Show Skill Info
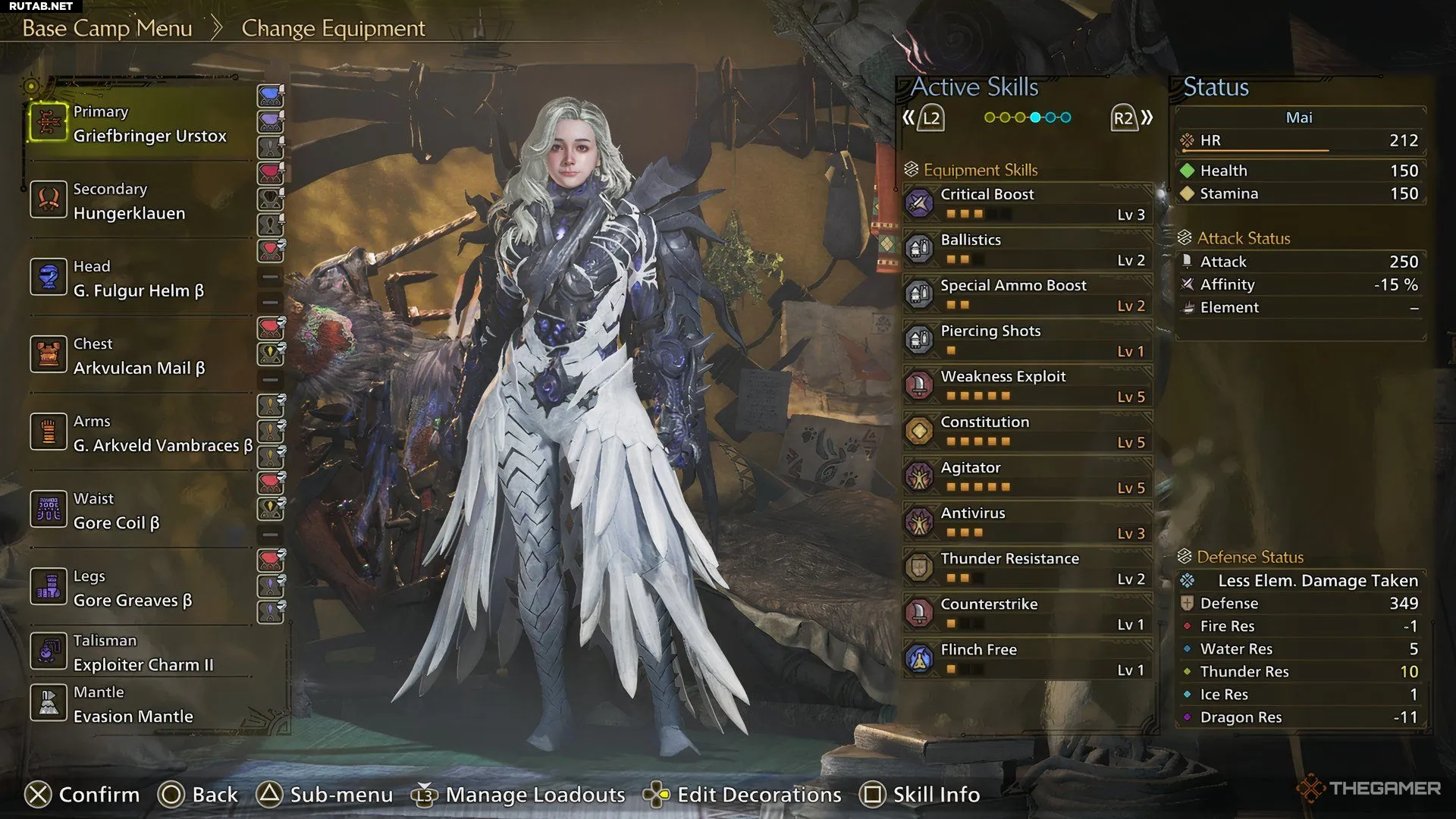 click(x=936, y=794)
